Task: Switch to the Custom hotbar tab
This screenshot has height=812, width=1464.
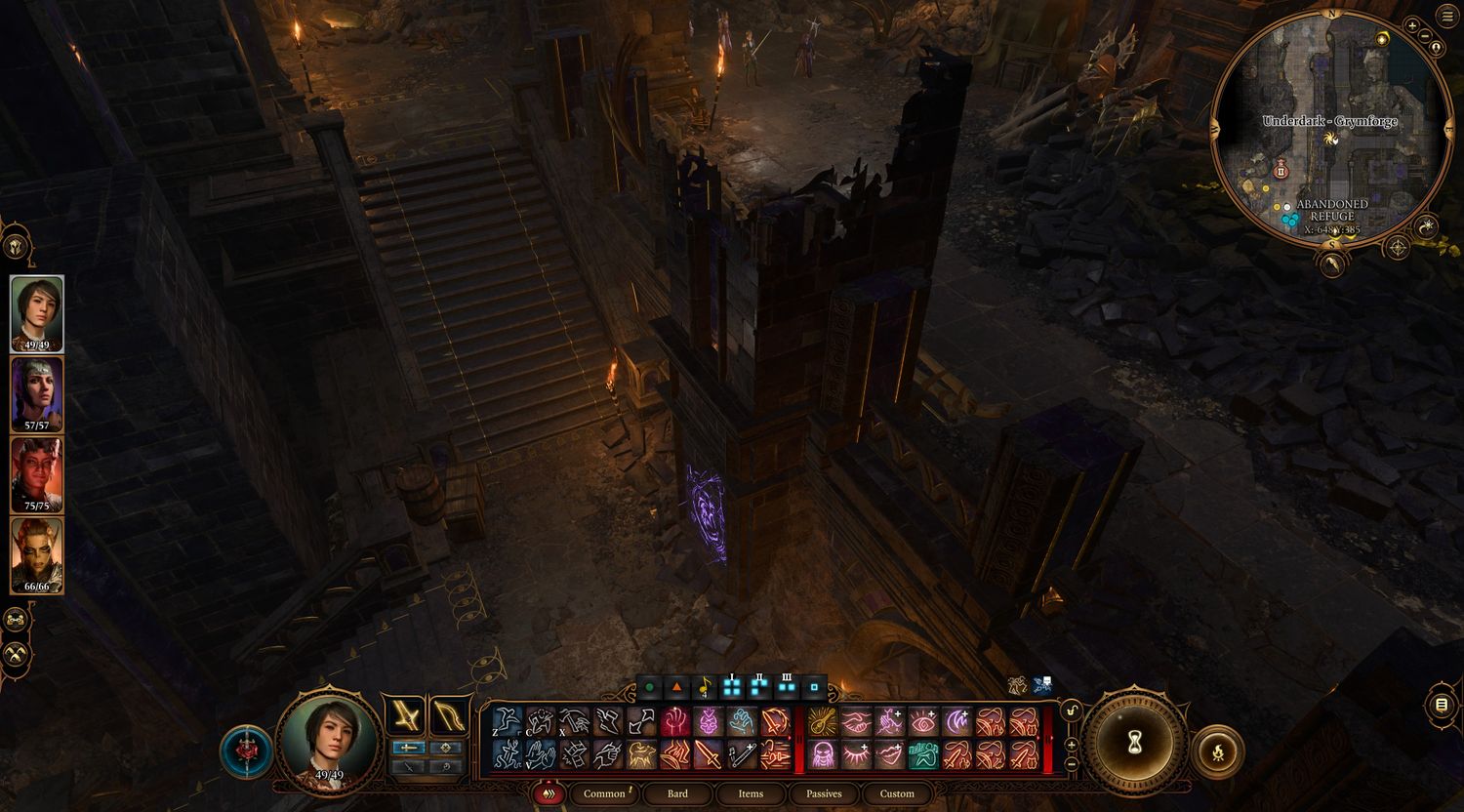Action: click(897, 793)
